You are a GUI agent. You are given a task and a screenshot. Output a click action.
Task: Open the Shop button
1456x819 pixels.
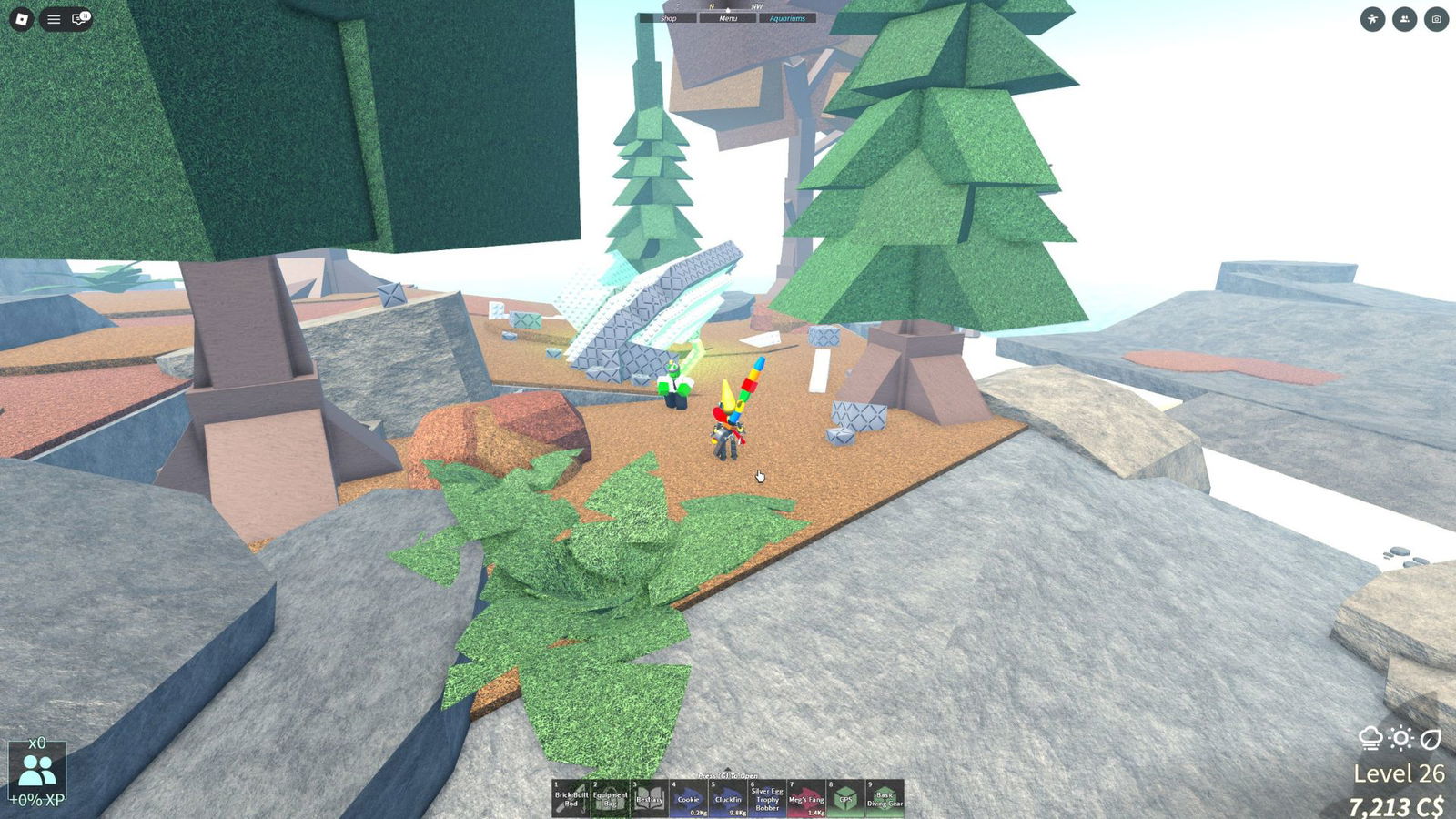coord(668,18)
